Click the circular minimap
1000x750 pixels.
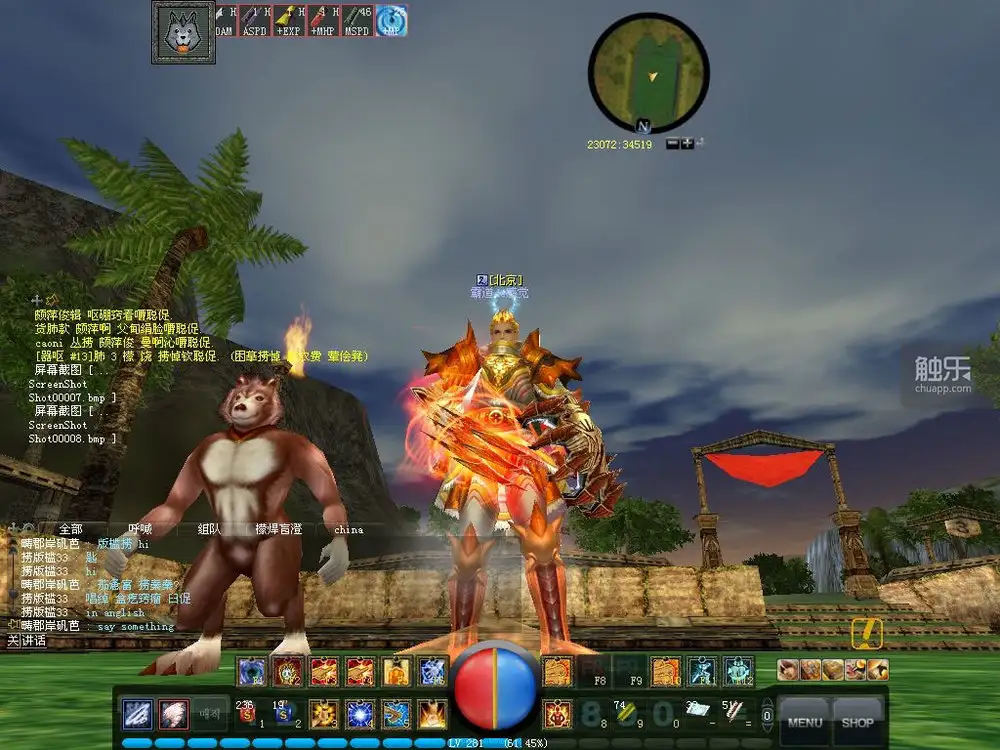[648, 72]
